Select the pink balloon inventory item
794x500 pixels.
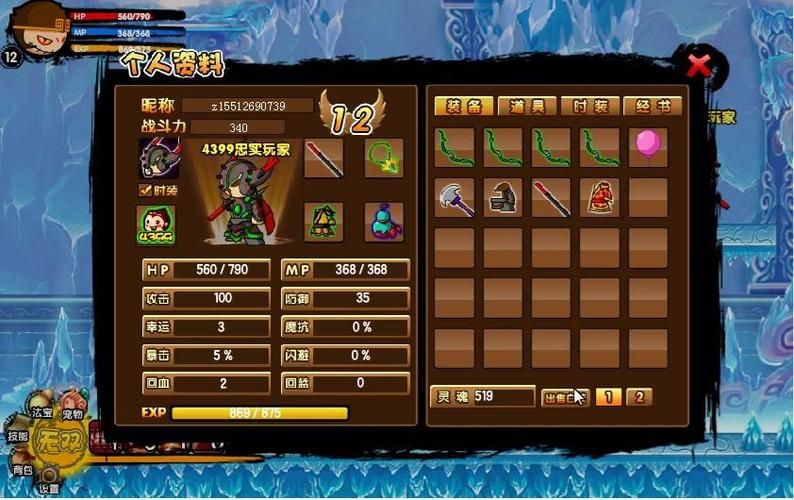(x=648, y=146)
